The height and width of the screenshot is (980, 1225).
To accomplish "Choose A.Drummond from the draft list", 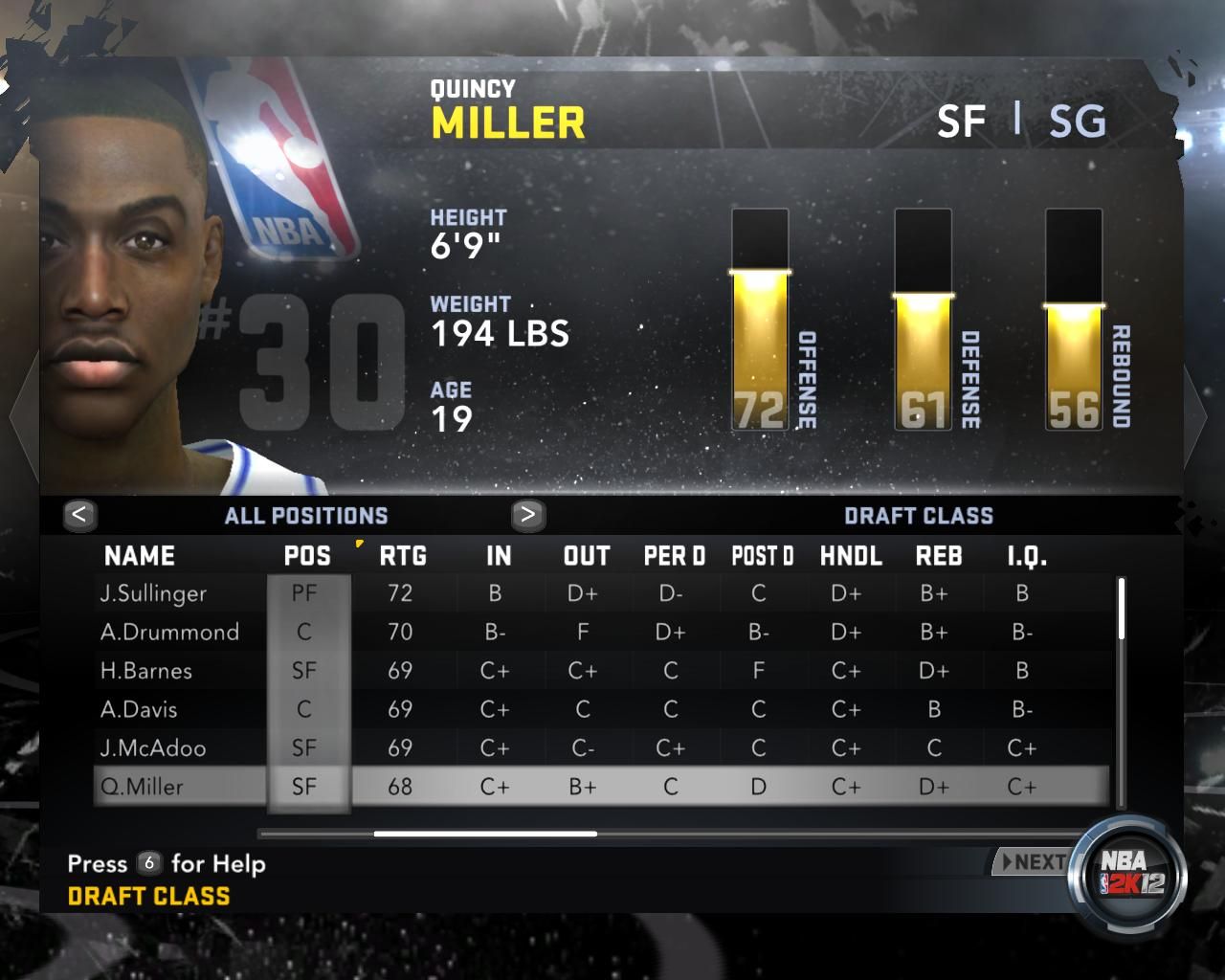I will coord(169,632).
